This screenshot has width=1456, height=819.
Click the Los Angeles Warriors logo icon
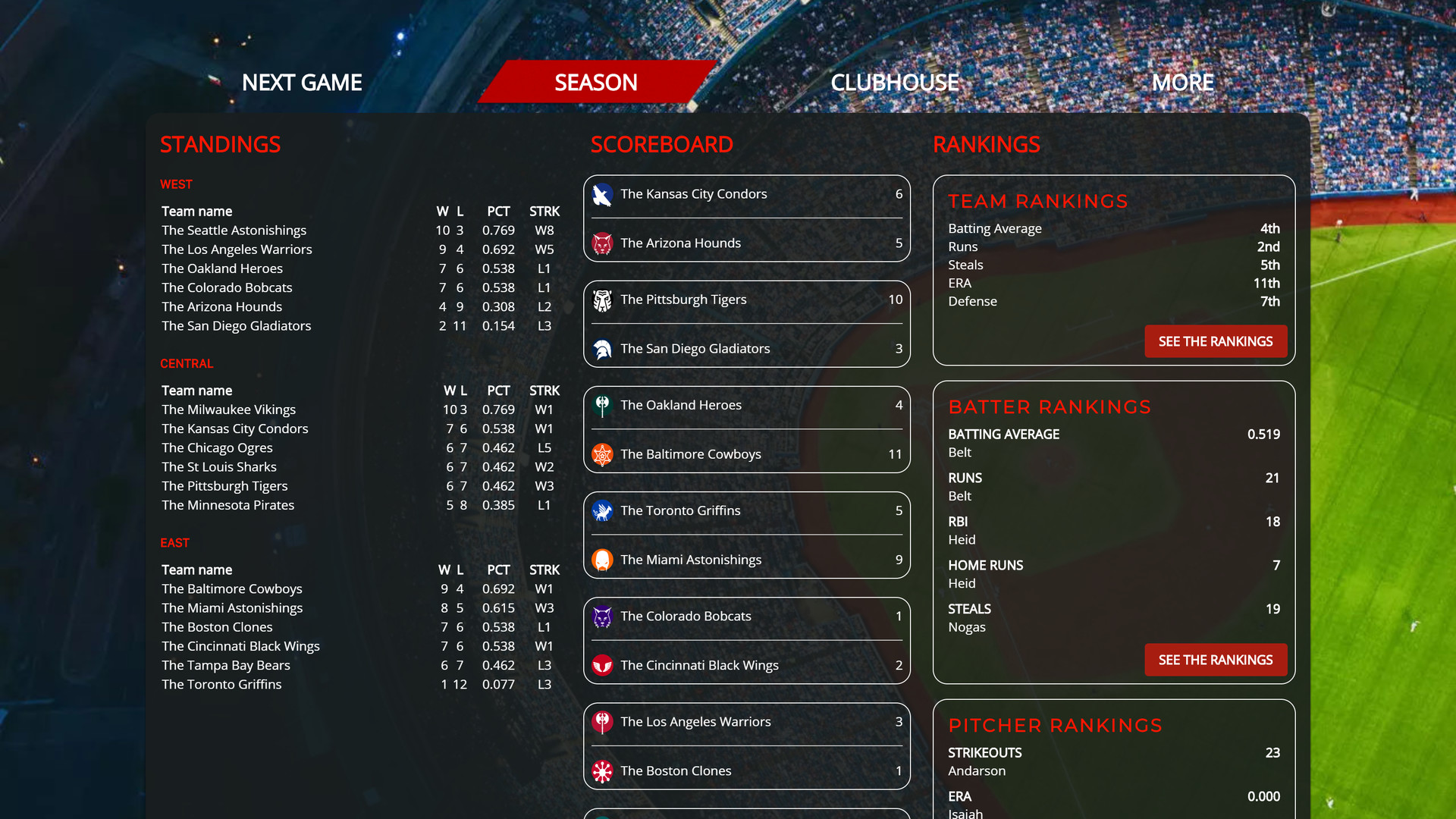point(602,721)
